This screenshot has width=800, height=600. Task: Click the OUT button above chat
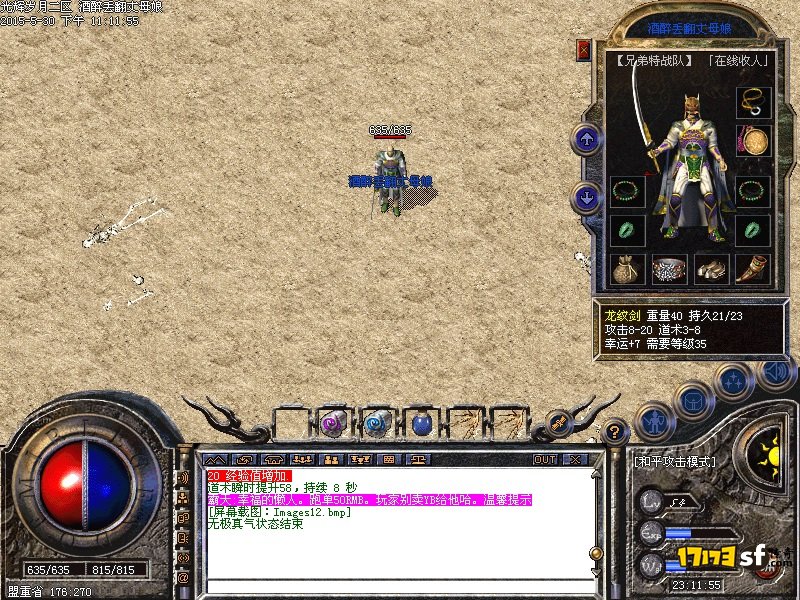(x=545, y=460)
